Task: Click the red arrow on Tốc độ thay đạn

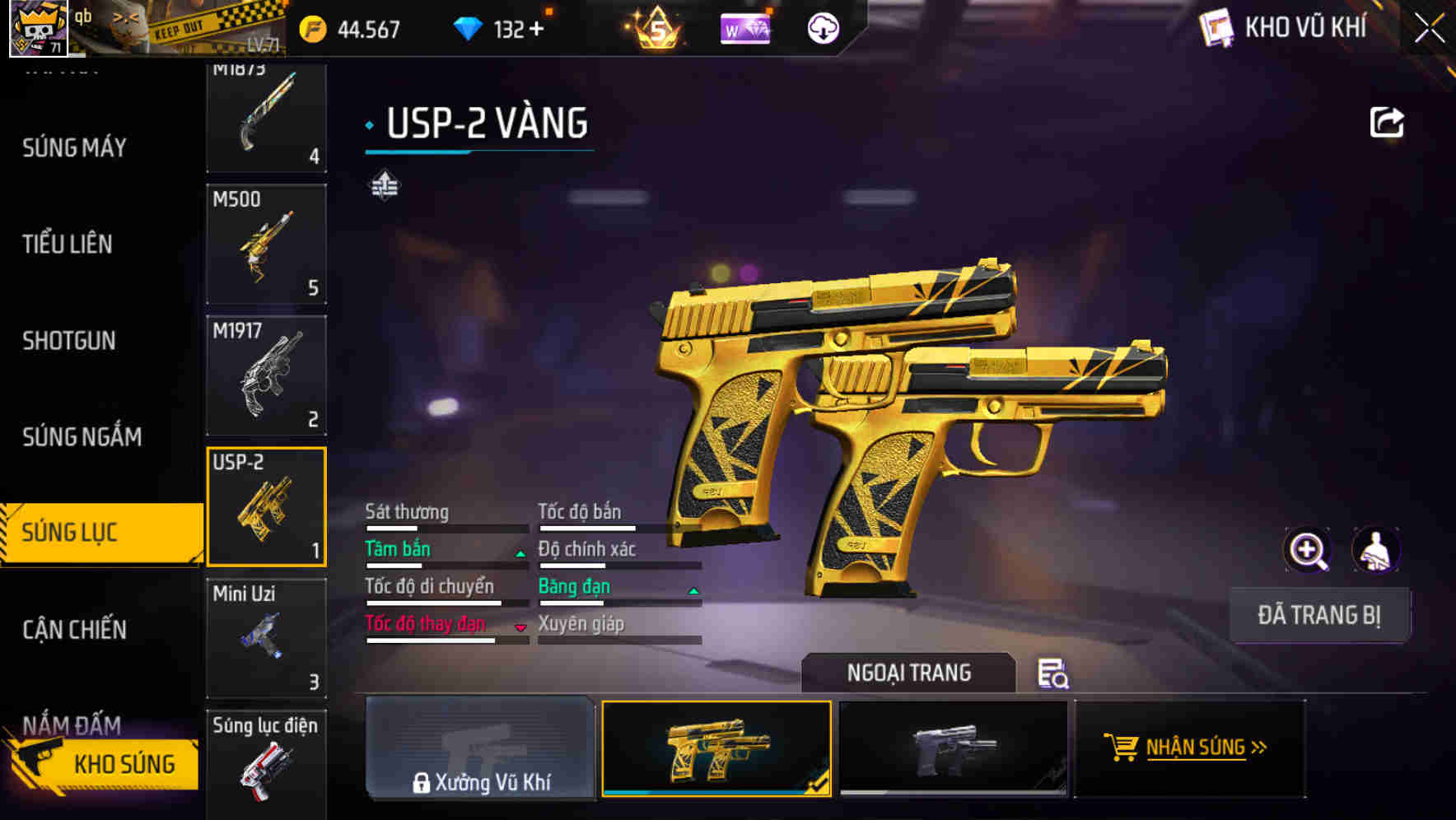Action: [x=520, y=629]
